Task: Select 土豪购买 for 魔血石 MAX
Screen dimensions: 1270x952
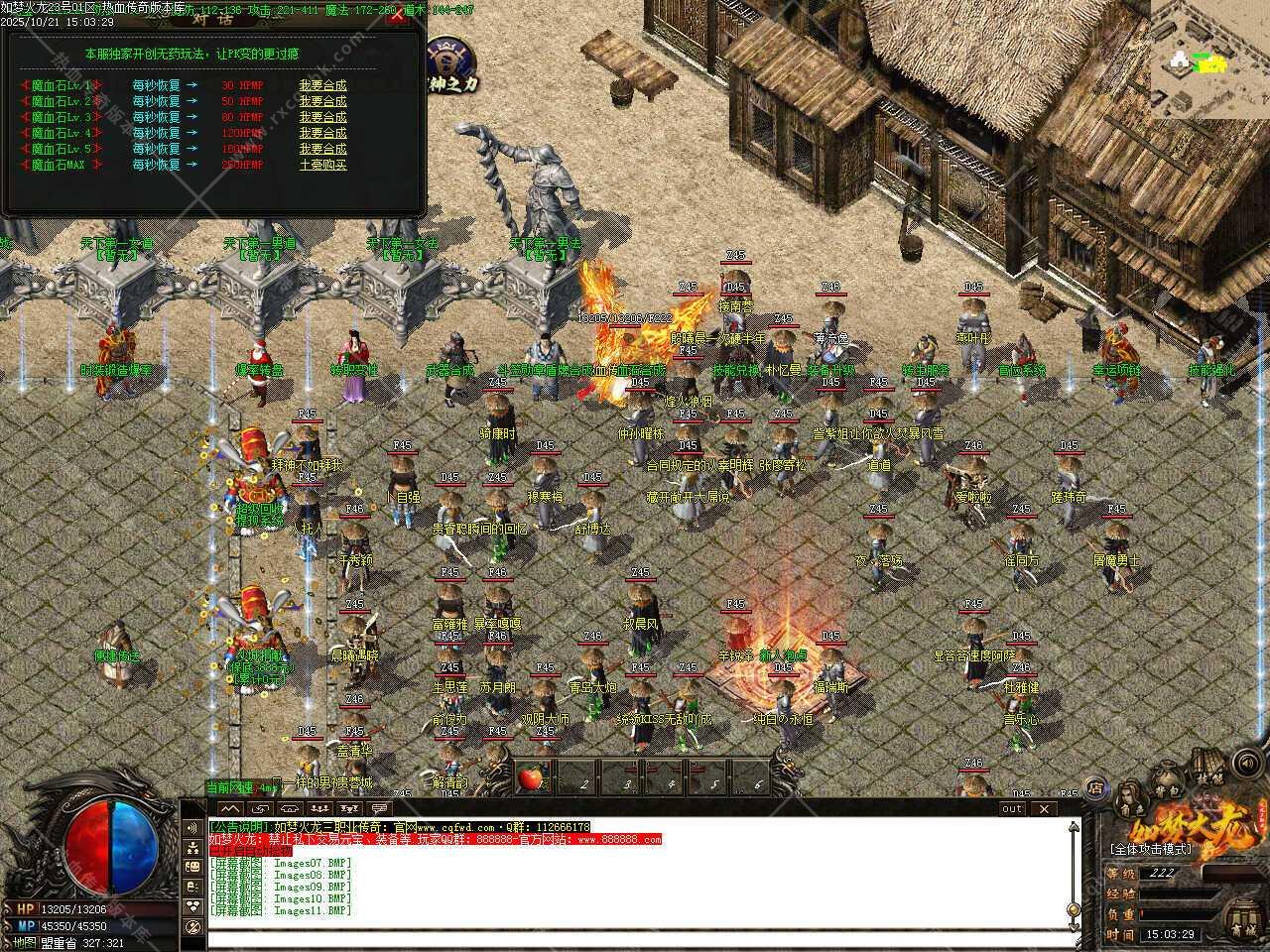Action: point(322,165)
